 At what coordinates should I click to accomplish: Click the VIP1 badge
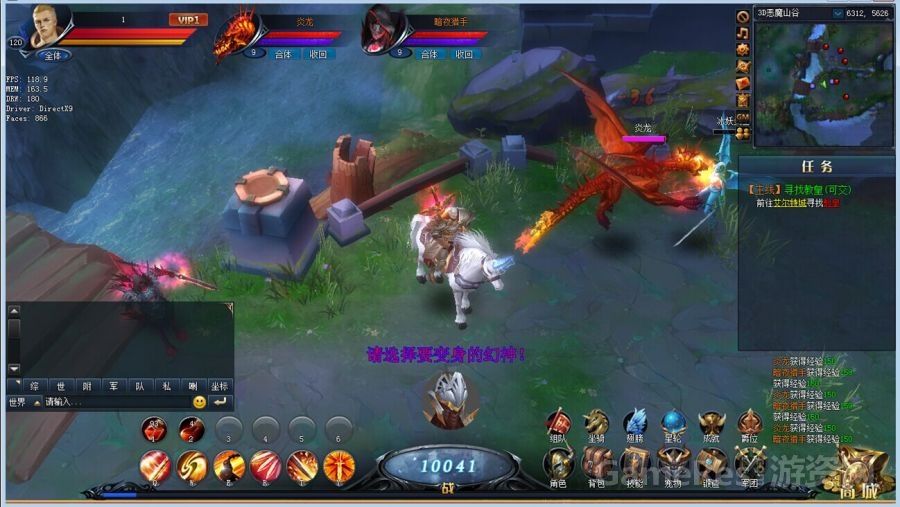pyautogui.click(x=186, y=19)
